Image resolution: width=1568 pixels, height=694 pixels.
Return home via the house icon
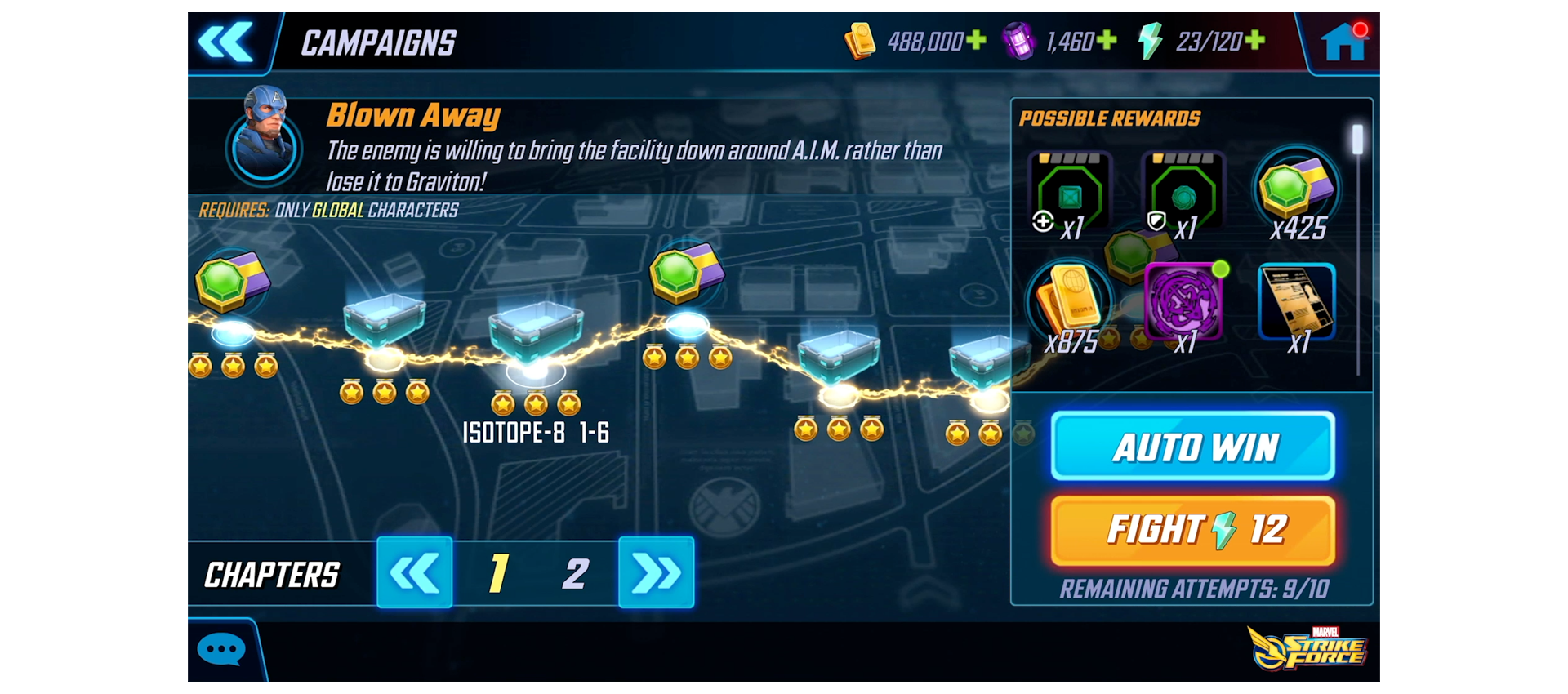pyautogui.click(x=1344, y=41)
